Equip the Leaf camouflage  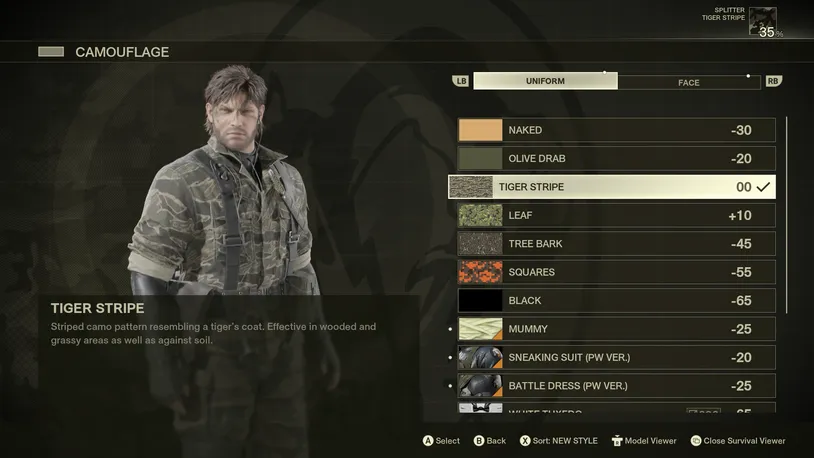[x=616, y=215]
